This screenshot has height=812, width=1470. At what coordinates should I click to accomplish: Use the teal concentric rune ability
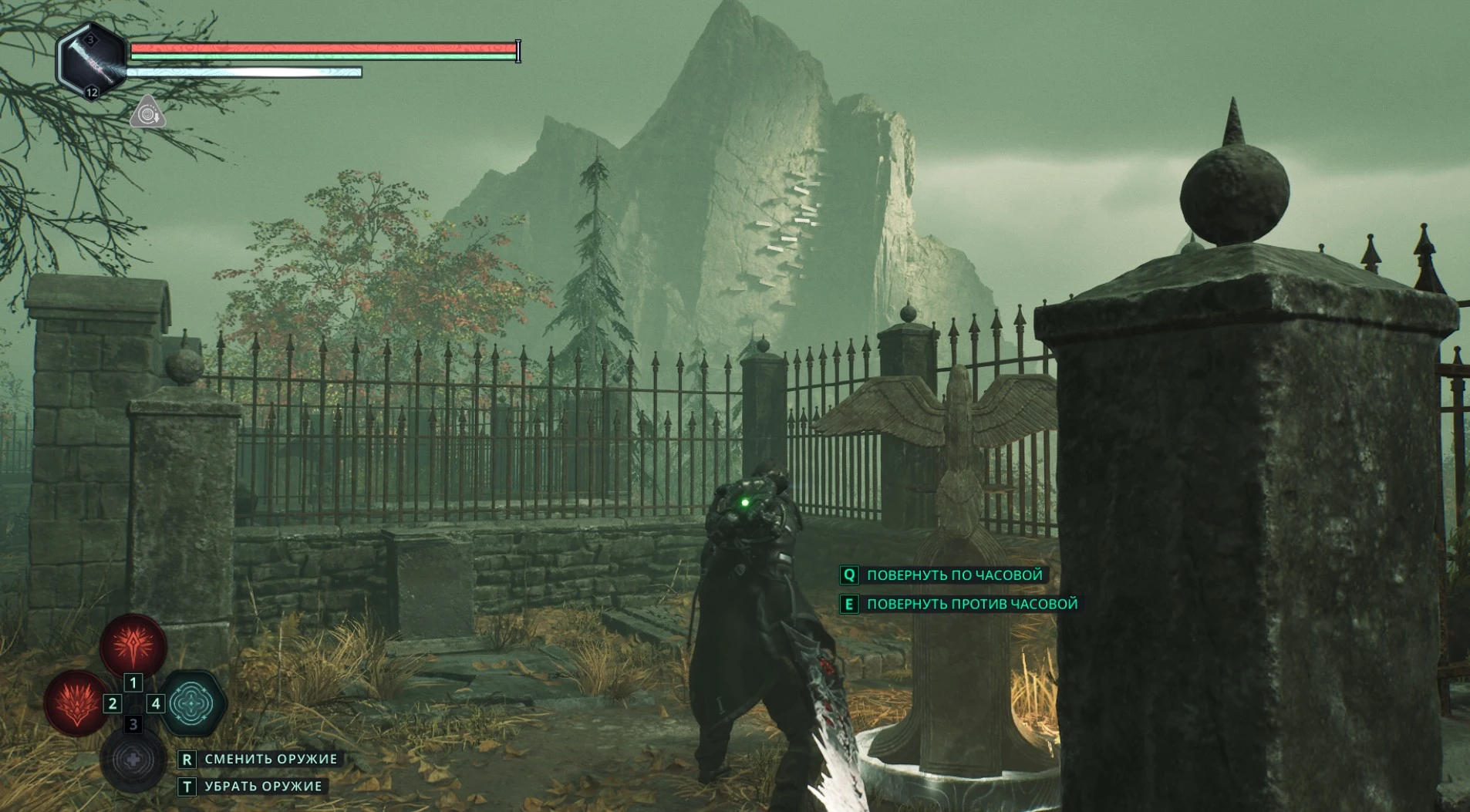pyautogui.click(x=191, y=702)
